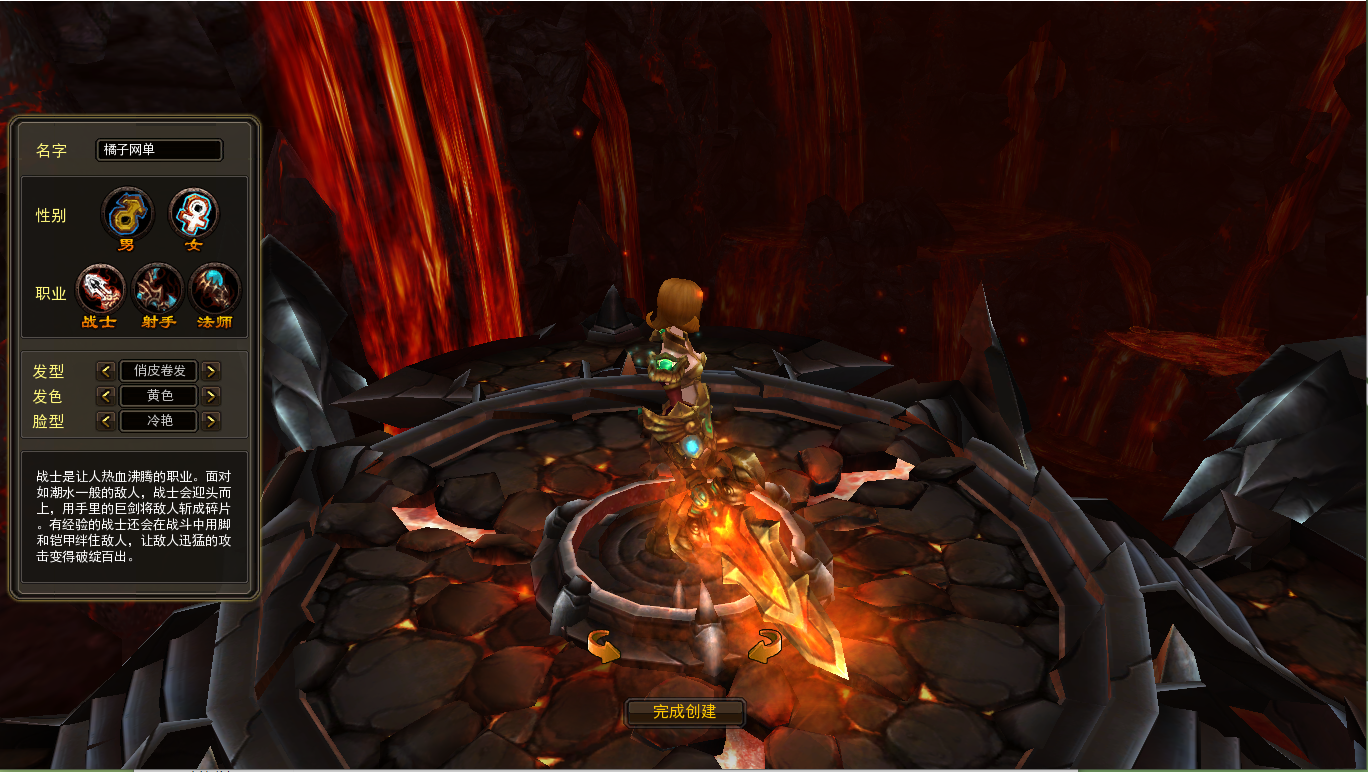Pick the Warrior (战士) class
Viewport: 1368px width, 772px height.
[x=100, y=289]
